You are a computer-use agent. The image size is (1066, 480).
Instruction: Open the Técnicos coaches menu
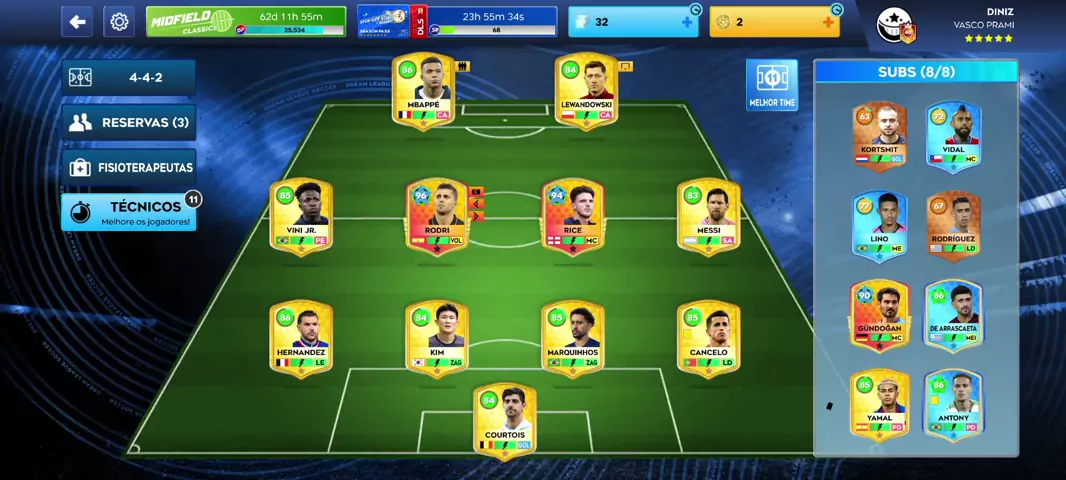click(x=129, y=212)
